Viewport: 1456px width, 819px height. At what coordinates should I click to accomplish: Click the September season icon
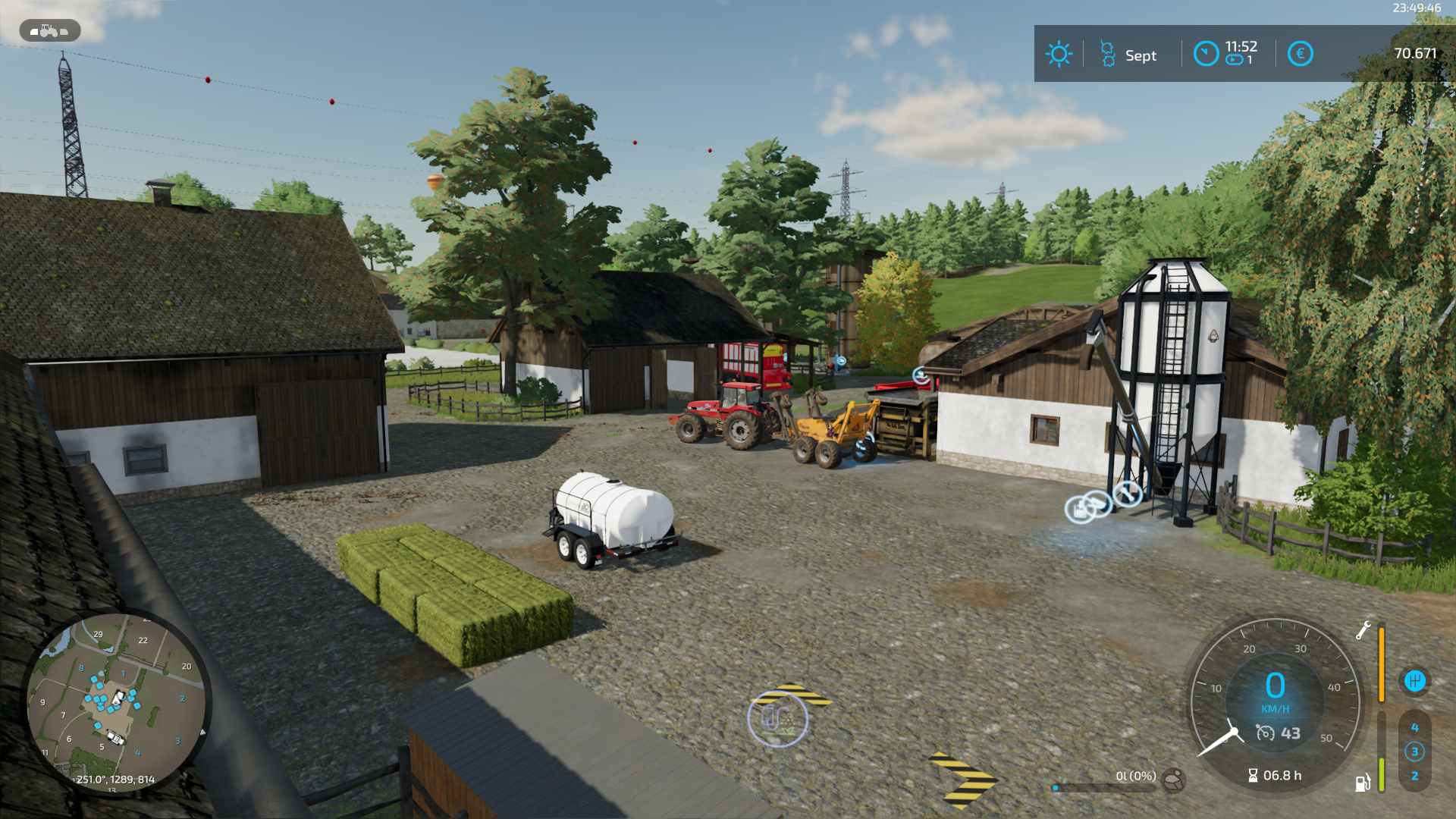[1108, 55]
